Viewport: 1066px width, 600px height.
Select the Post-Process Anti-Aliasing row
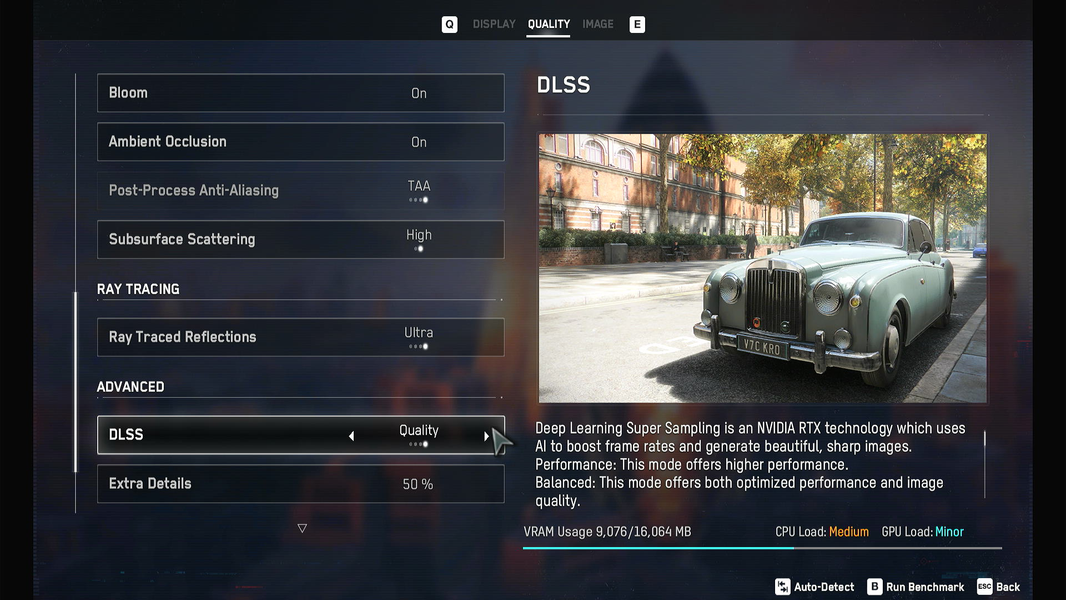coord(300,191)
